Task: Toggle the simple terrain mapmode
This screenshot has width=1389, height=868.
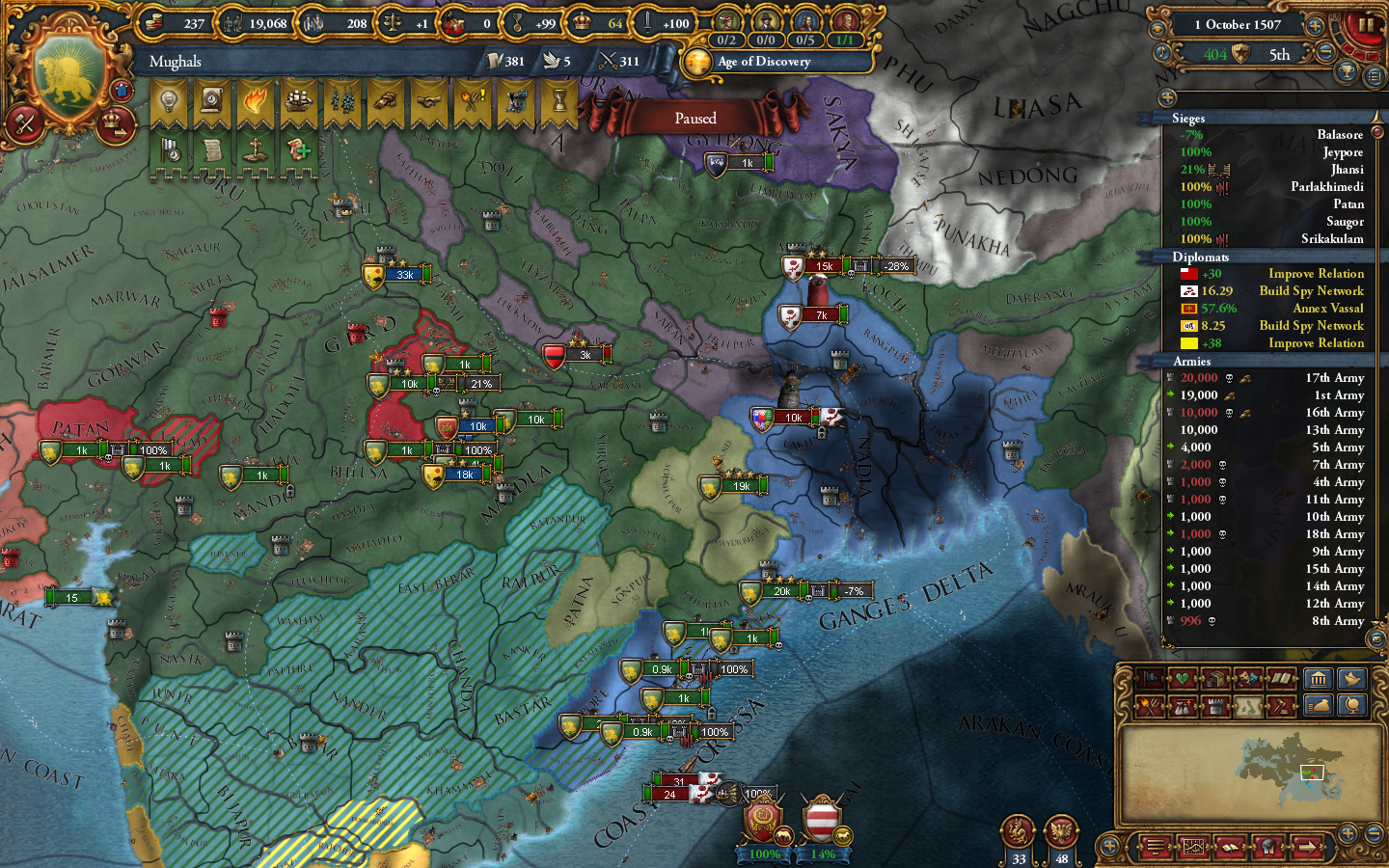Action: 1247,705
